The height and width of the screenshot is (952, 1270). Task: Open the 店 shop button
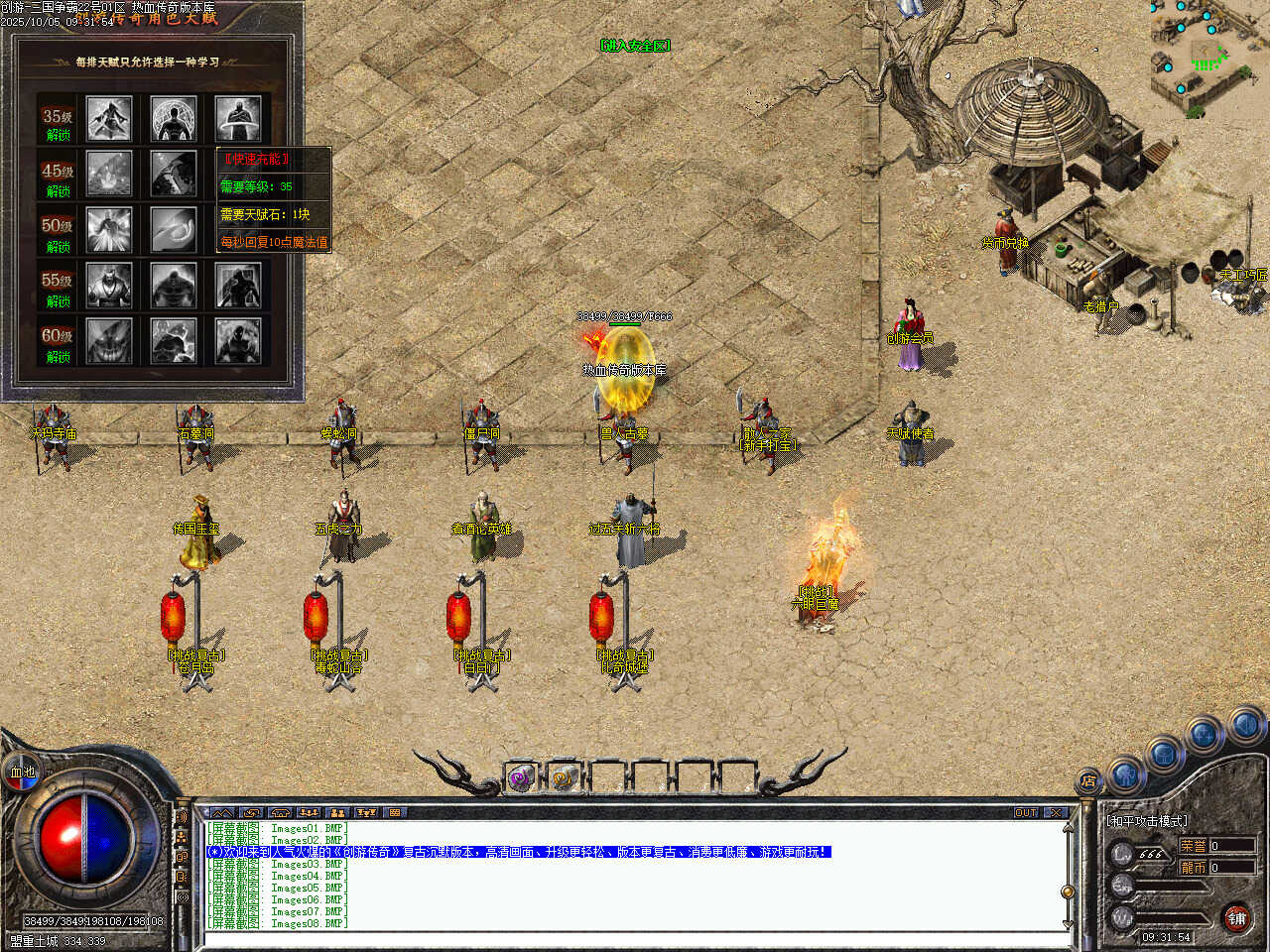tap(1088, 781)
